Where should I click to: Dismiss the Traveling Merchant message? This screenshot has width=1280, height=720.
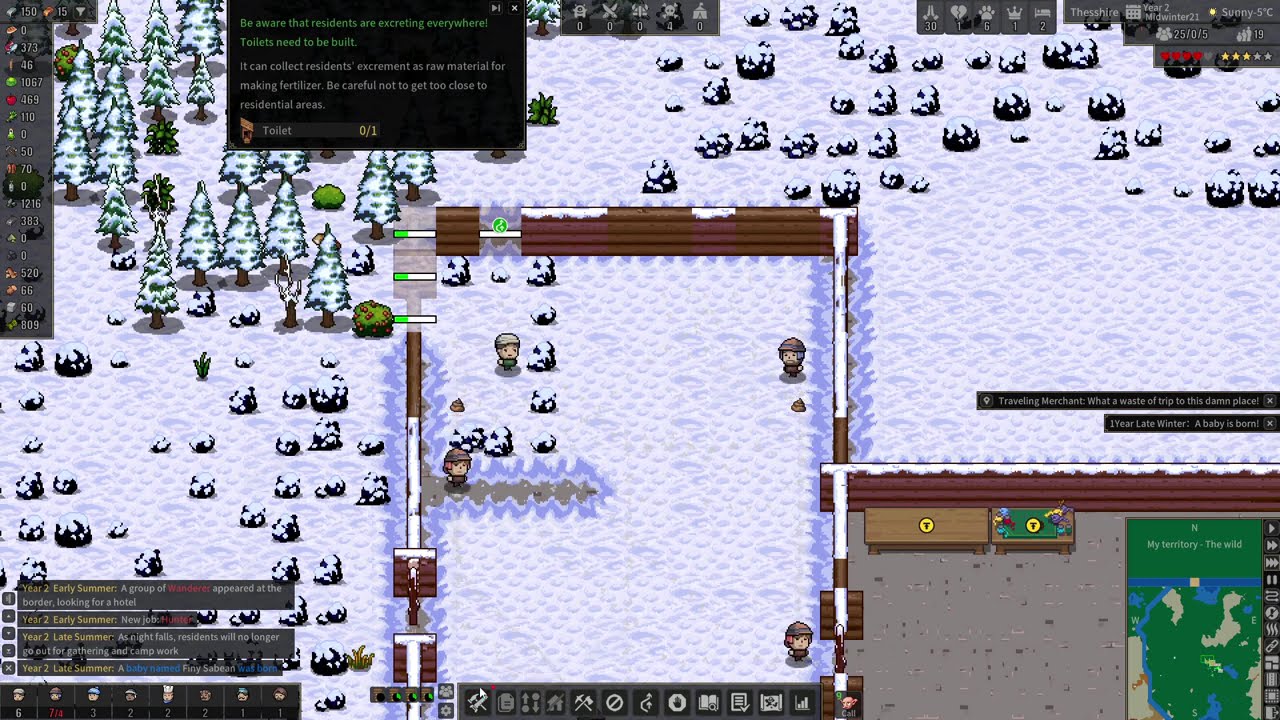coord(1269,400)
